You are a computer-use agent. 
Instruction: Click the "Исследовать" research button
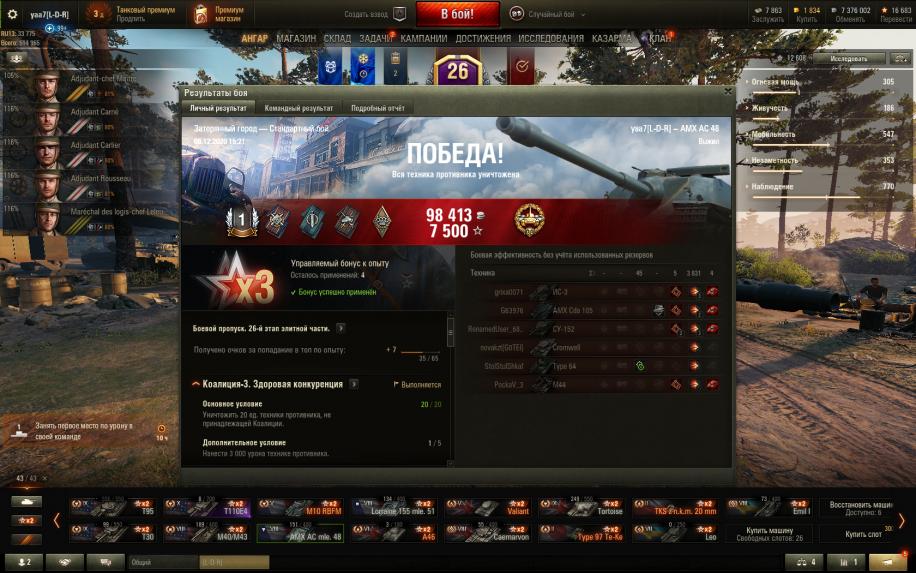(x=848, y=59)
